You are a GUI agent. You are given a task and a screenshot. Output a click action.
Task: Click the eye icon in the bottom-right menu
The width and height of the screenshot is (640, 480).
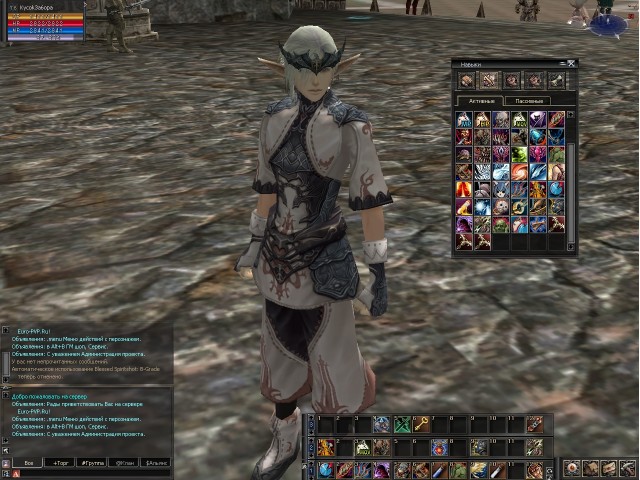(570, 468)
